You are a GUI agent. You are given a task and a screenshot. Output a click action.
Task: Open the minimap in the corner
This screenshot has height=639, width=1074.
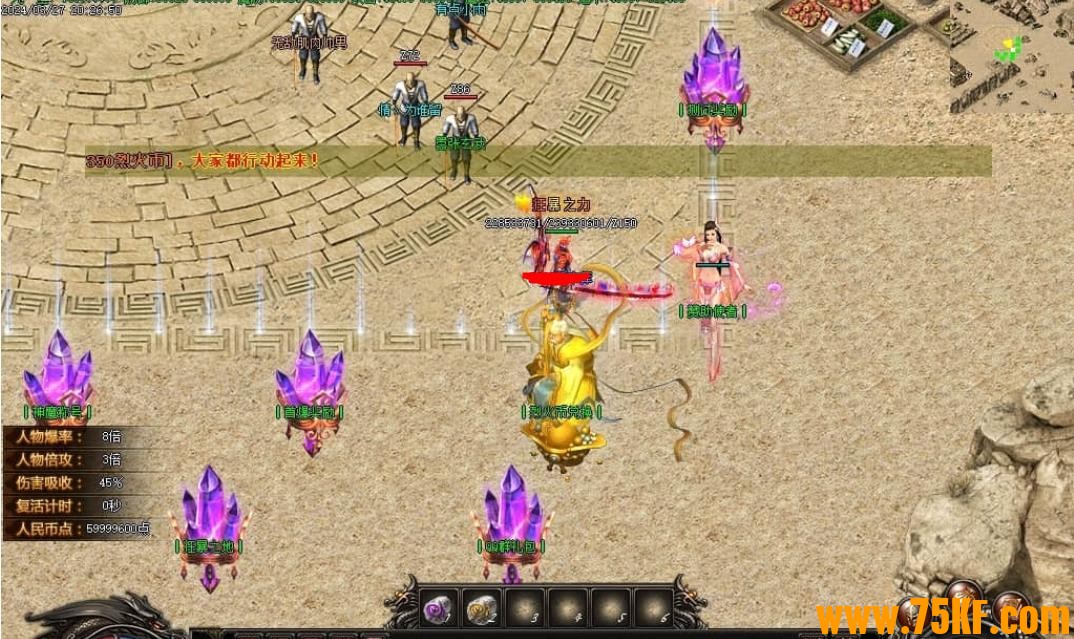point(1011,55)
